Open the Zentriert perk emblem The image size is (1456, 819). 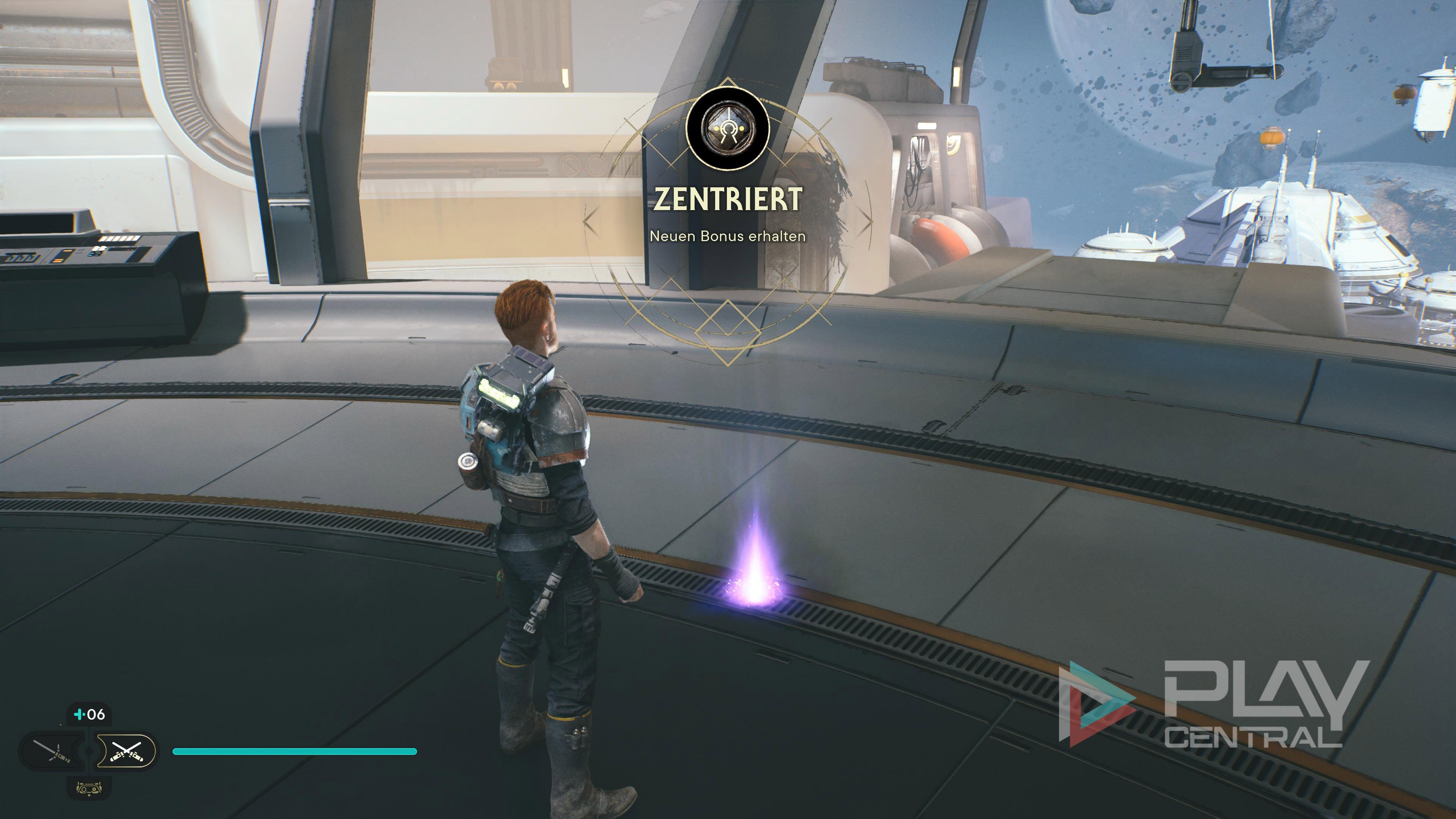(728, 128)
